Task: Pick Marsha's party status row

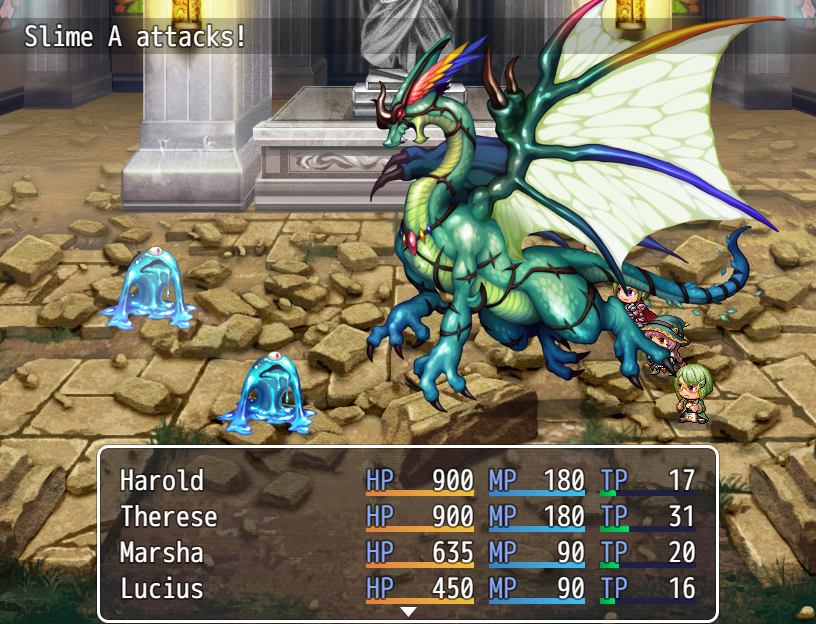Action: pyautogui.click(x=407, y=553)
